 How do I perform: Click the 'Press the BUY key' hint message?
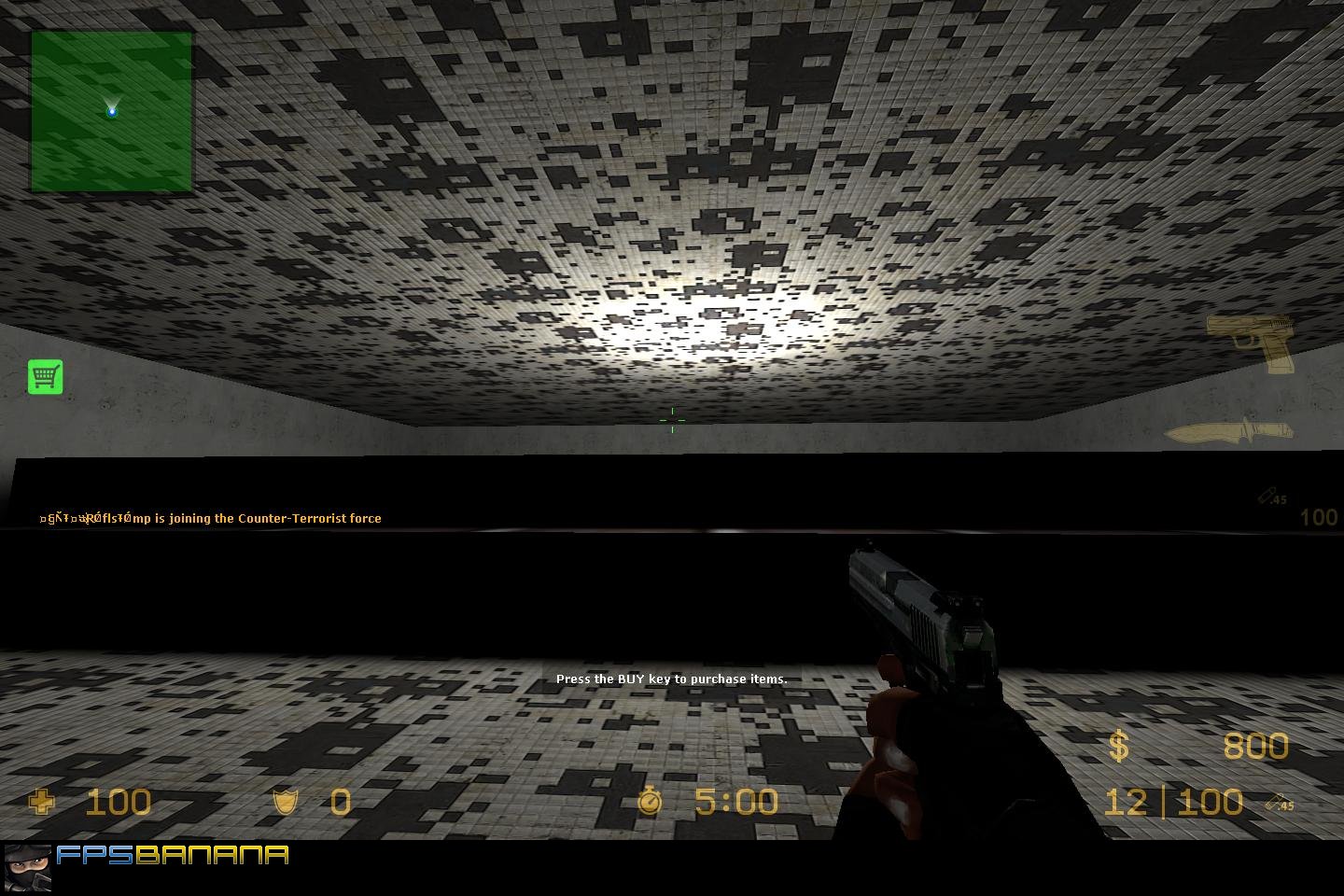(x=672, y=679)
